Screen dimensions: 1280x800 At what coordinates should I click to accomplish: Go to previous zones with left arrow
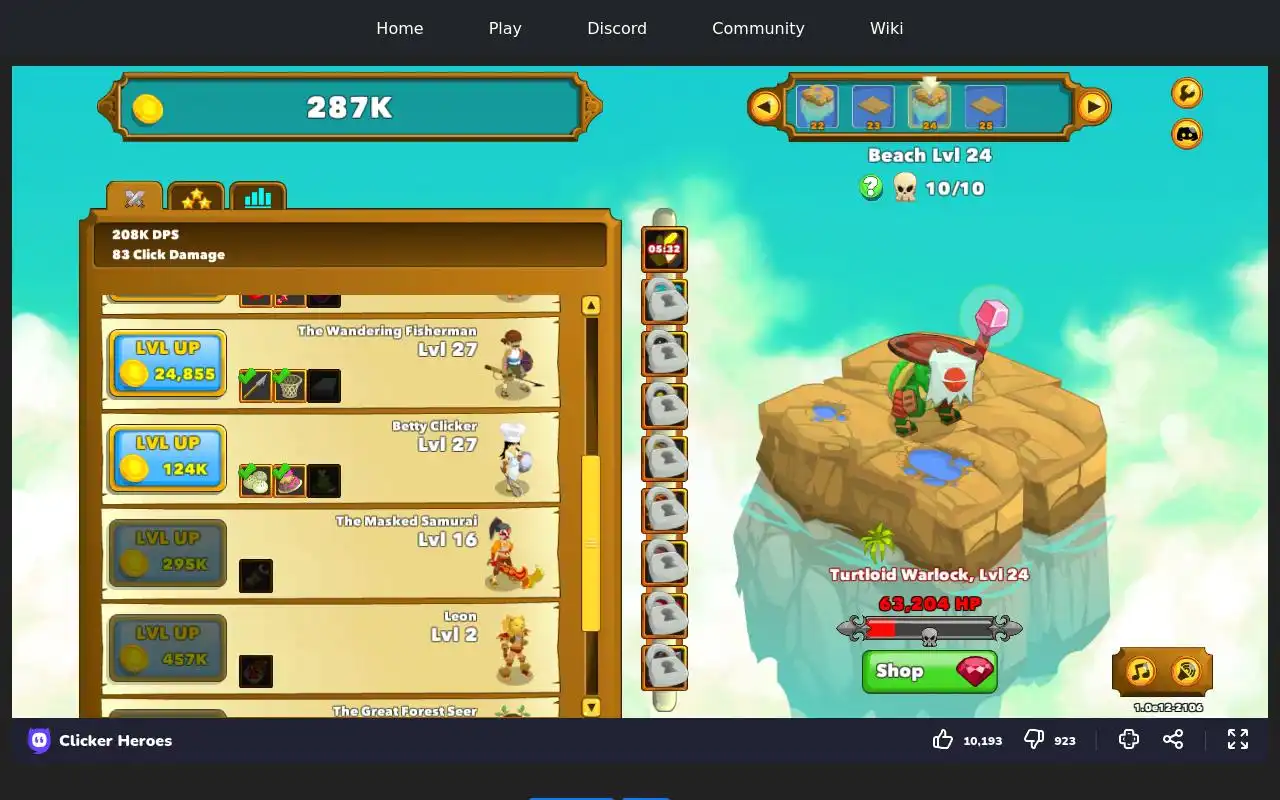765,106
